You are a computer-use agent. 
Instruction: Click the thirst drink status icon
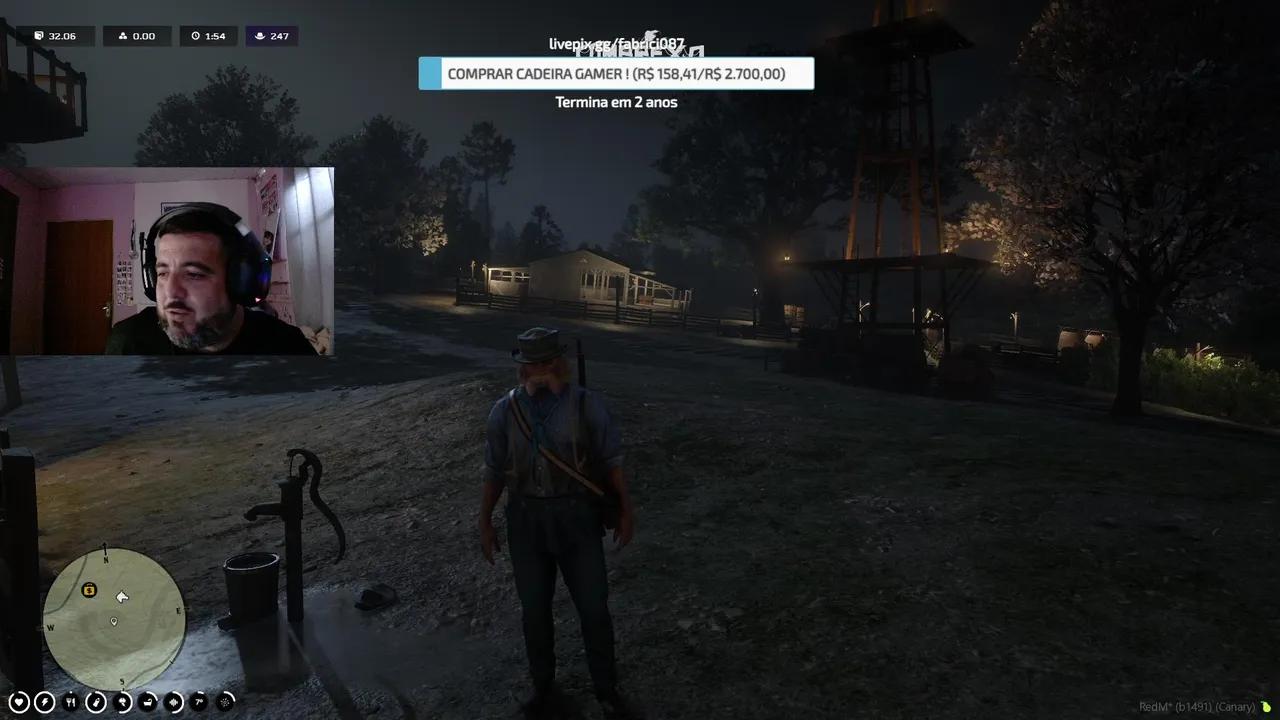95,702
